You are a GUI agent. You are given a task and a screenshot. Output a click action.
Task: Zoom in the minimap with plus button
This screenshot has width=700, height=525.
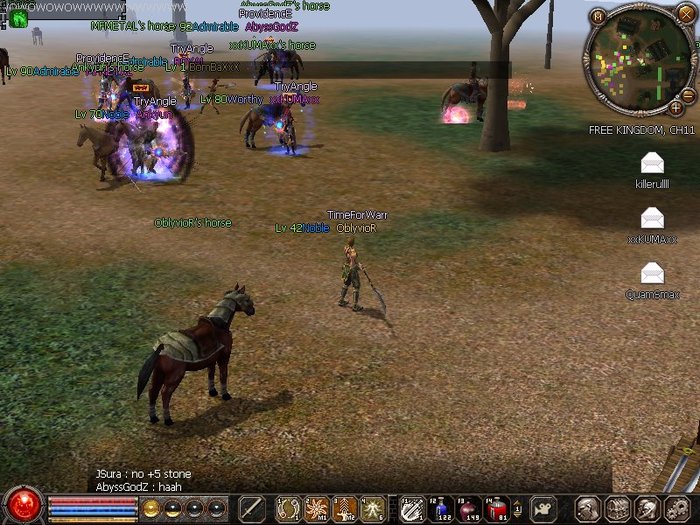coord(676,106)
